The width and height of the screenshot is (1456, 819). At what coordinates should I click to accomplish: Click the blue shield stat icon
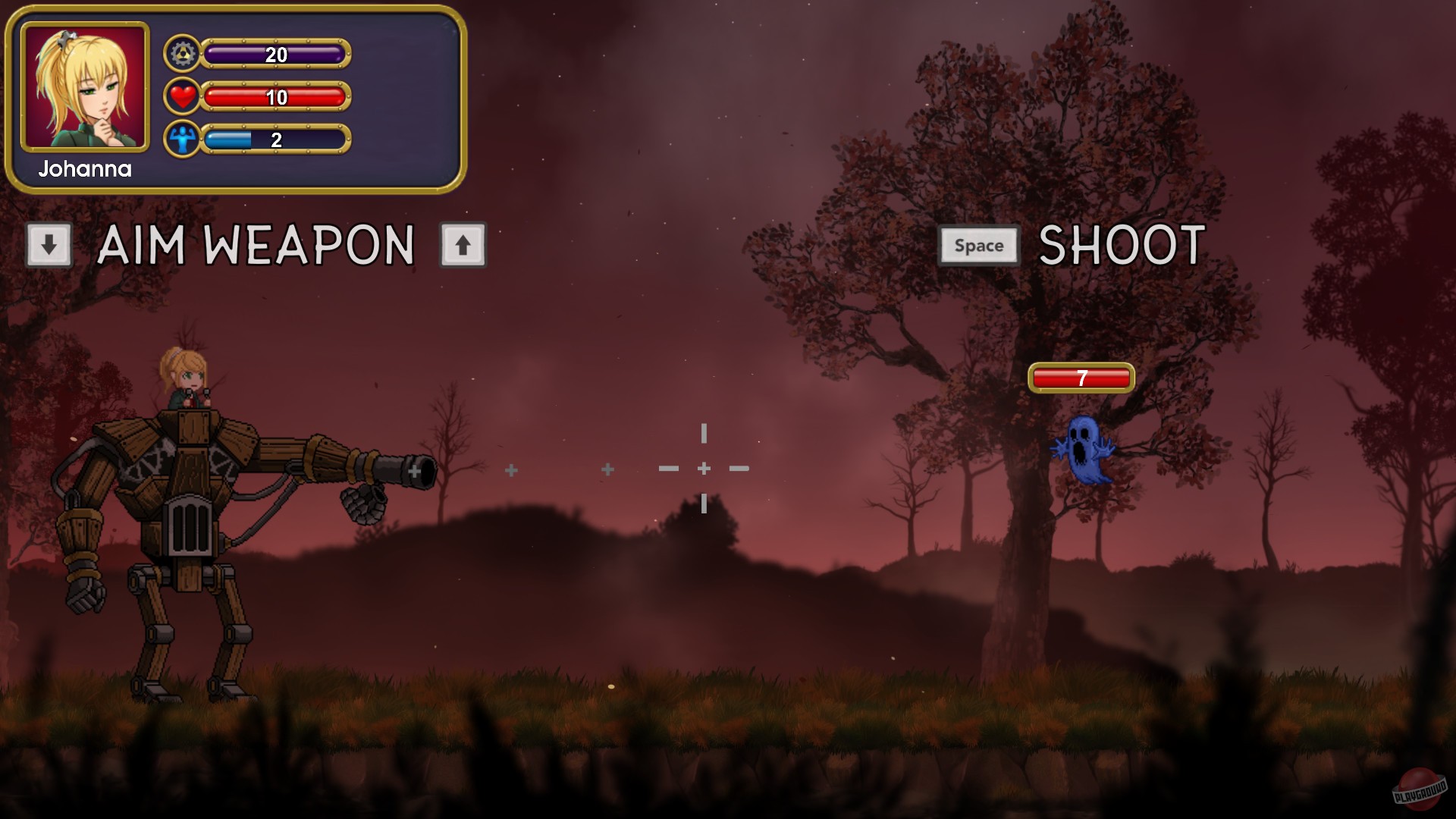point(182,138)
